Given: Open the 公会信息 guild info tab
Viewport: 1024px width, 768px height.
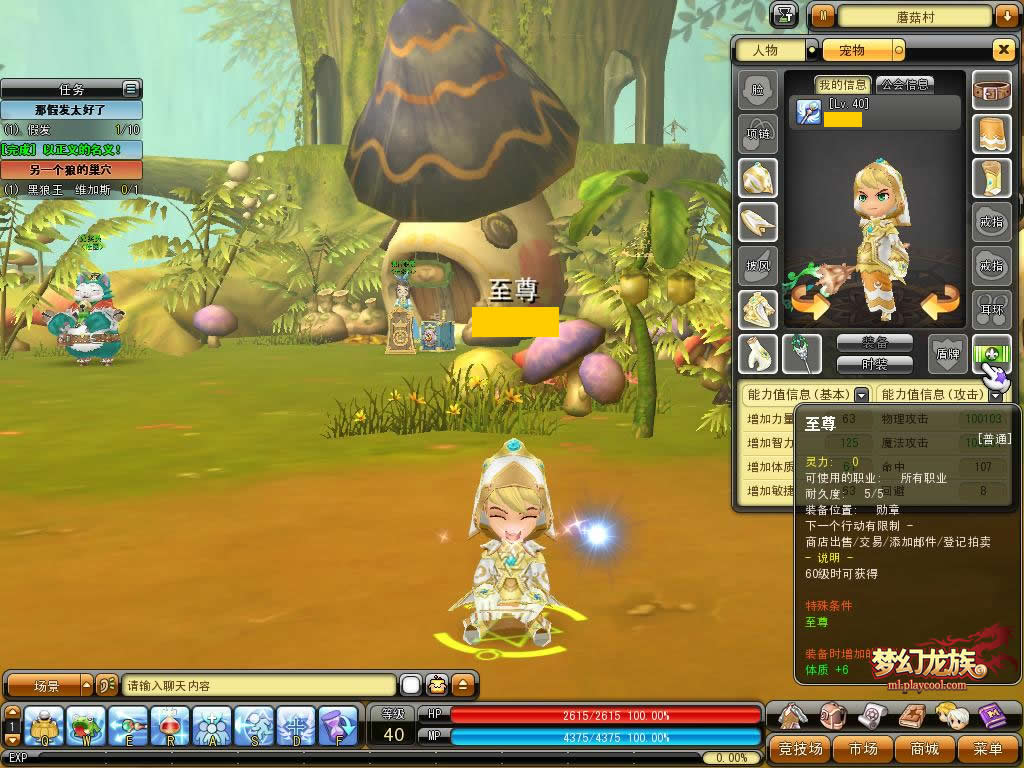Looking at the screenshot, I should pos(903,85).
